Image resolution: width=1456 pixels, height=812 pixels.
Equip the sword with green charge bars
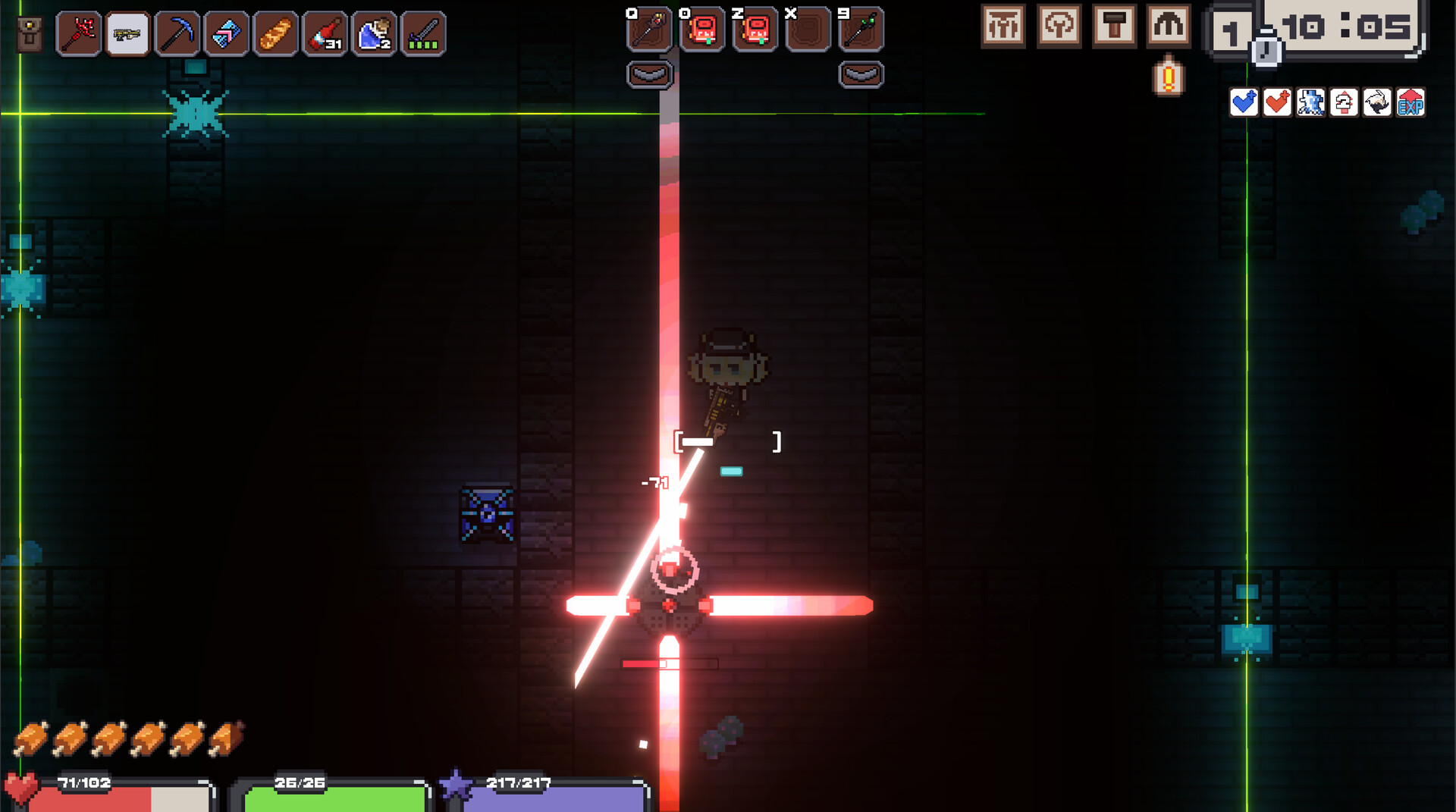pos(422,33)
